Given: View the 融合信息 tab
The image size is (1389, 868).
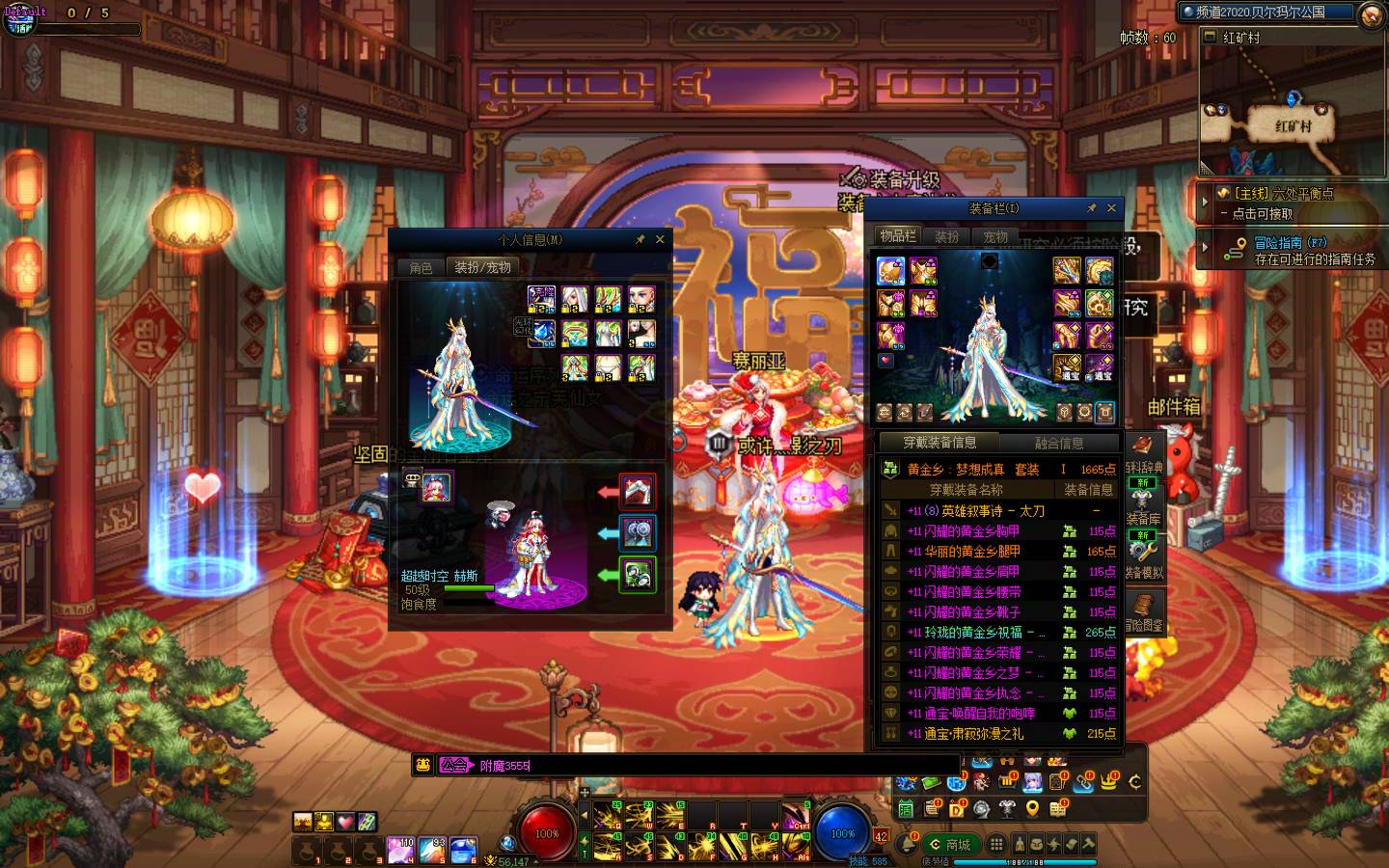Looking at the screenshot, I should (x=1059, y=443).
